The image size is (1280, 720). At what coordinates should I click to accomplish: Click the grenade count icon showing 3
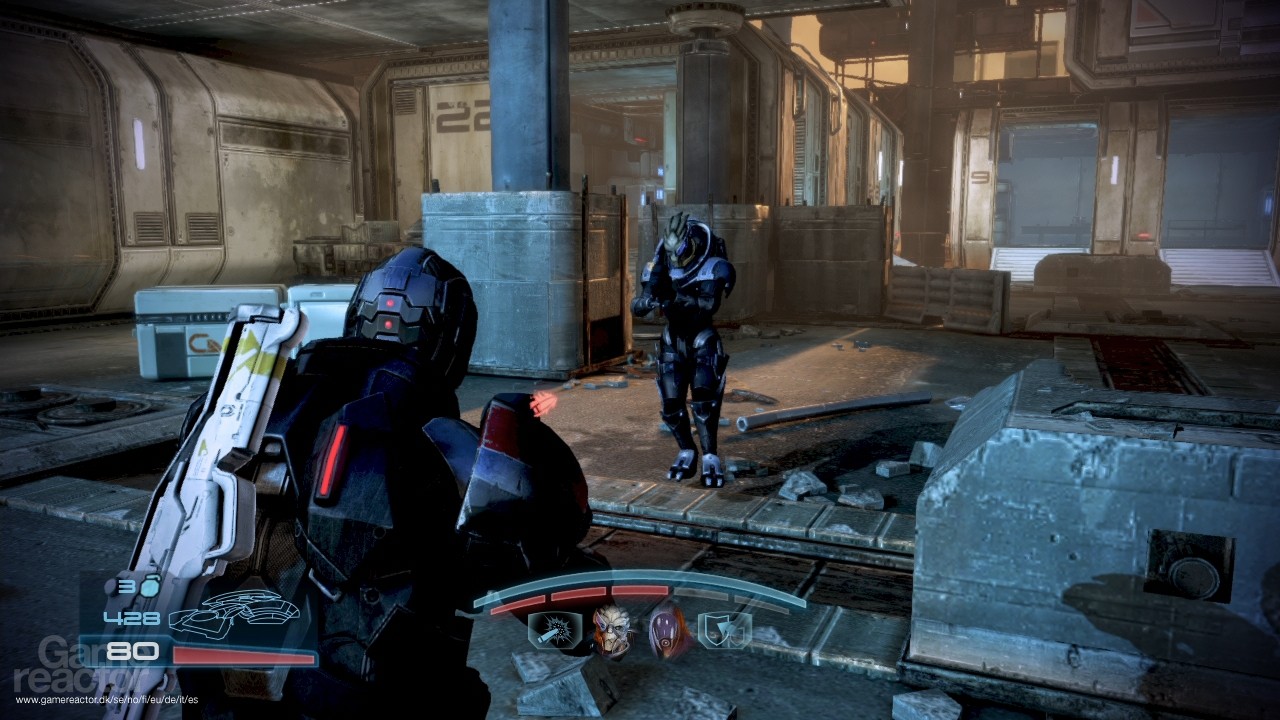tap(140, 587)
